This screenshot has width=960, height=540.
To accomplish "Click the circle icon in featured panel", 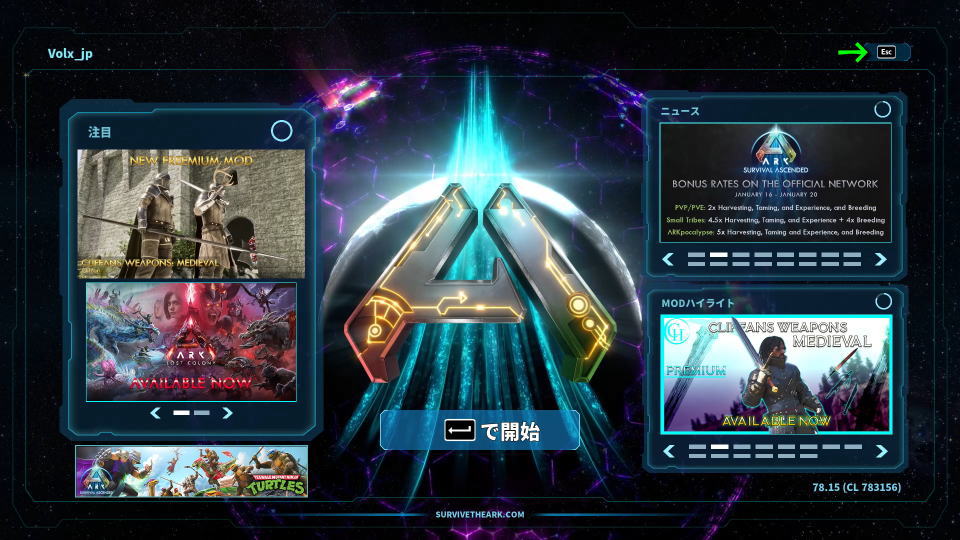I will pyautogui.click(x=282, y=131).
